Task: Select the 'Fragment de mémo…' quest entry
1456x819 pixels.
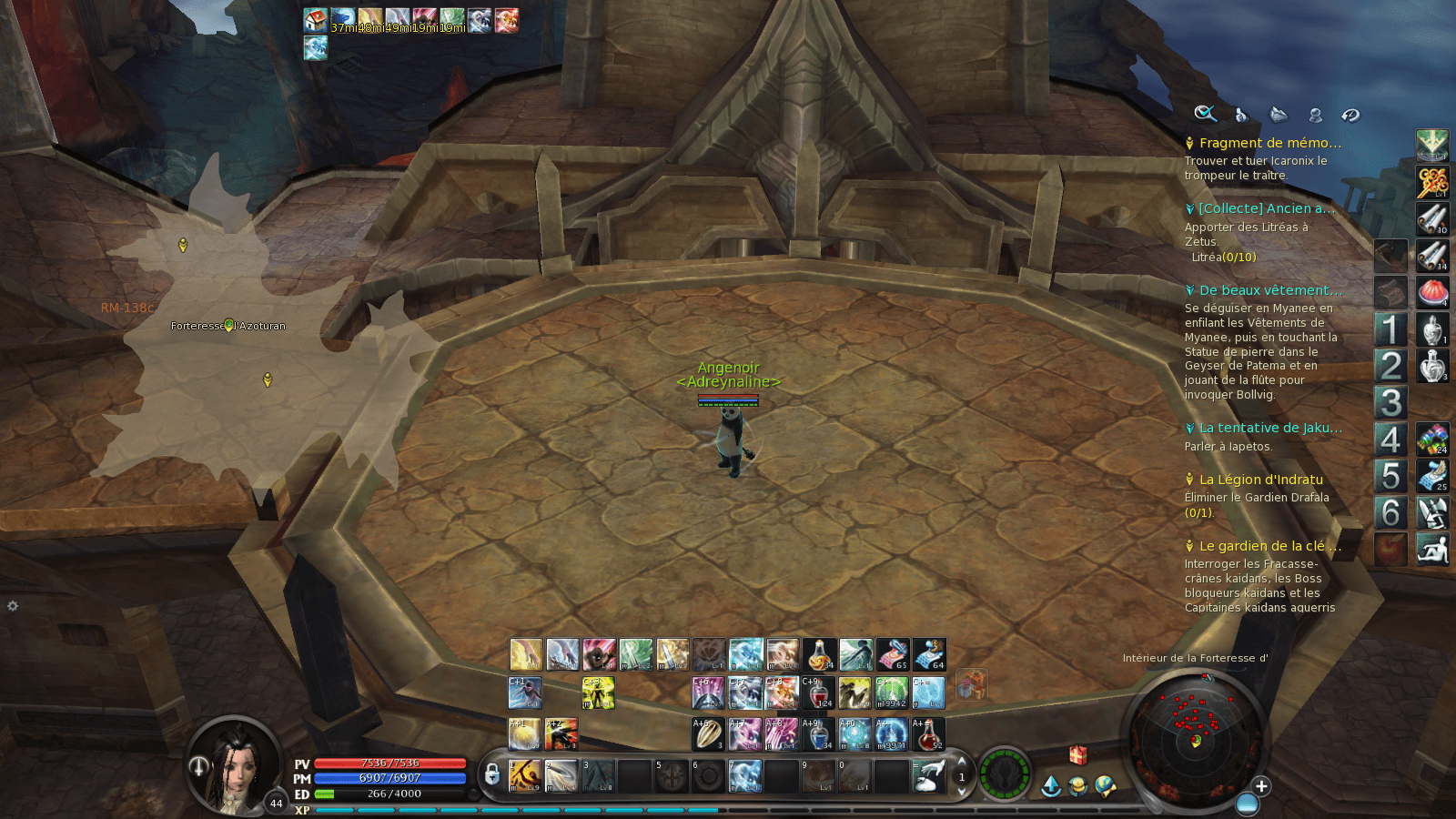Action: tap(1269, 143)
